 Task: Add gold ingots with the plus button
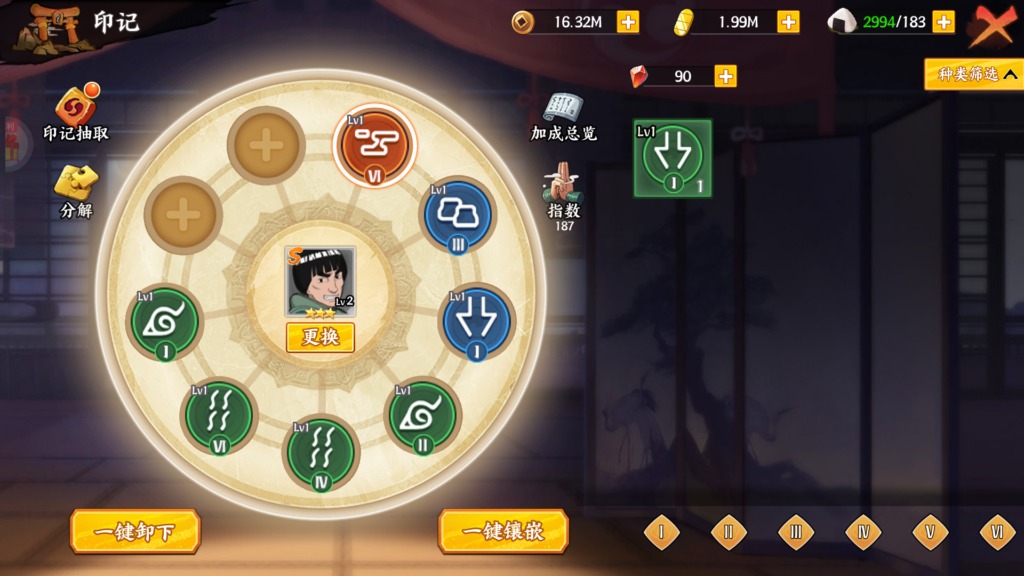pos(788,22)
